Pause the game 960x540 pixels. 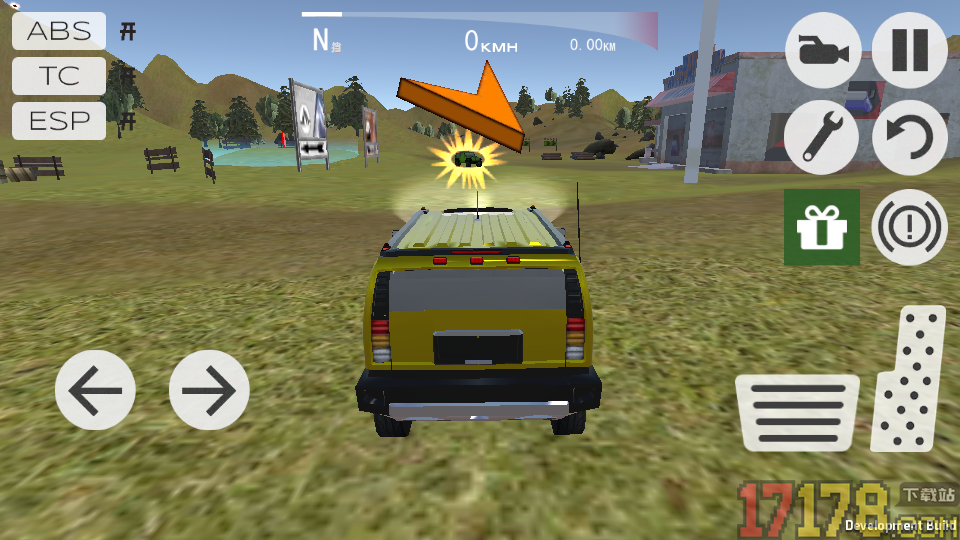(909, 50)
